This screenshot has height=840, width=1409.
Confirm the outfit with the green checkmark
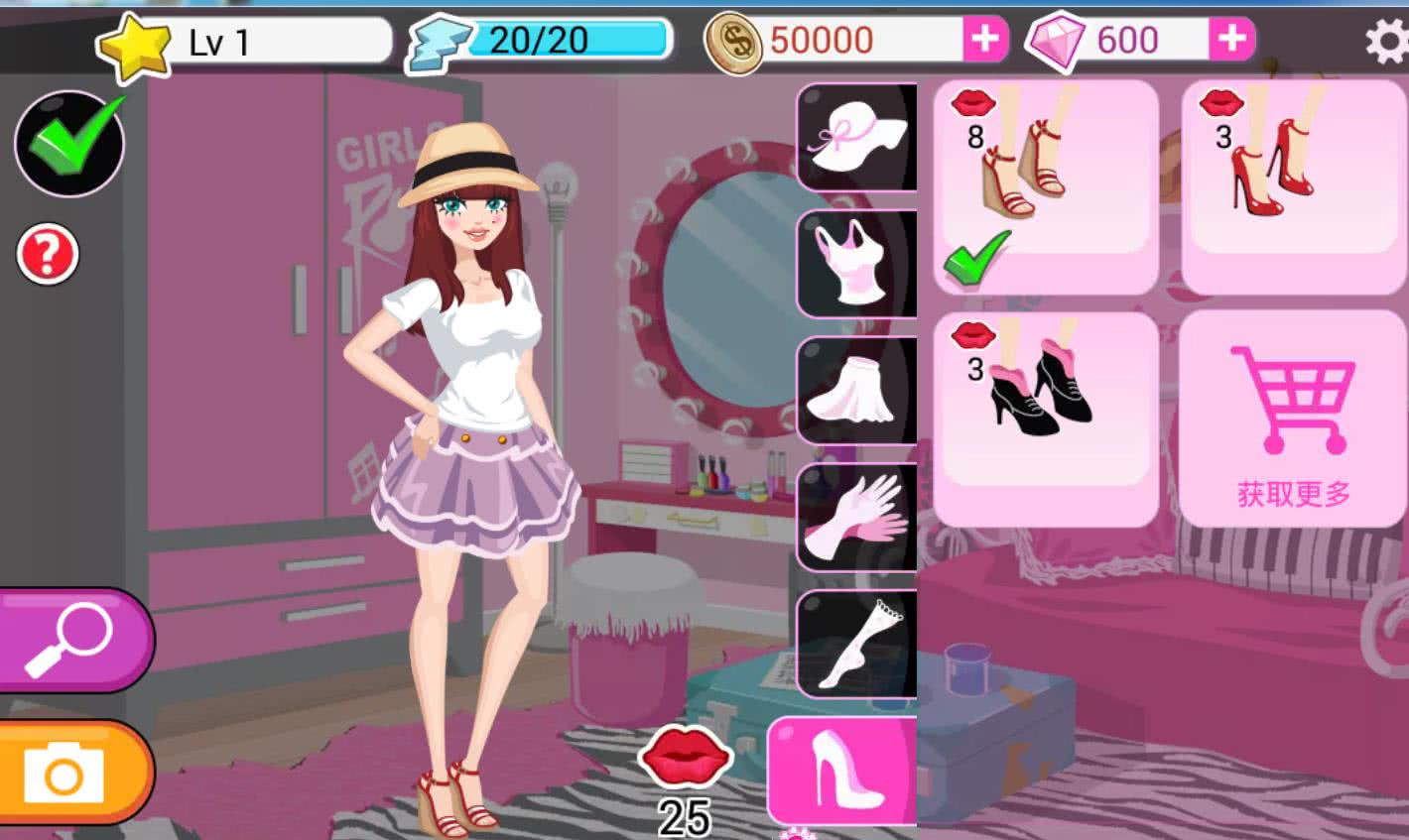pyautogui.click(x=69, y=143)
